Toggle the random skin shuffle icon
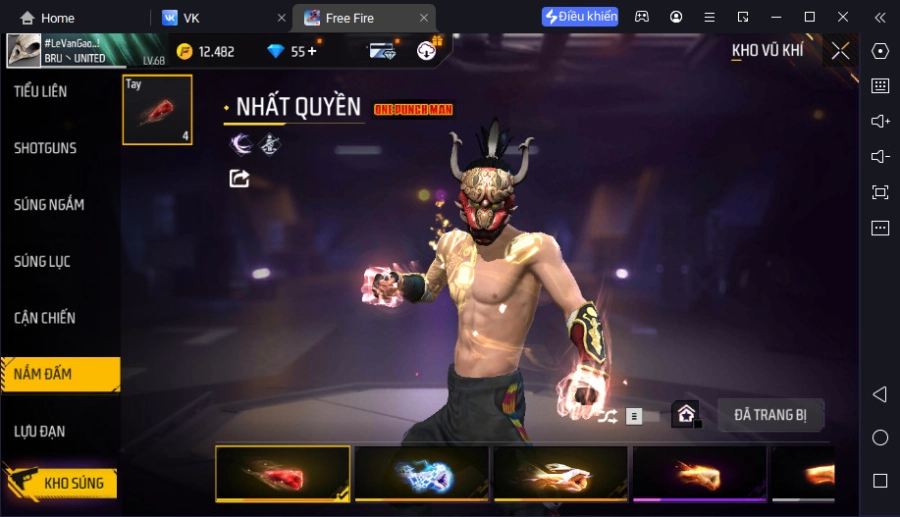900x517 pixels. tap(608, 416)
